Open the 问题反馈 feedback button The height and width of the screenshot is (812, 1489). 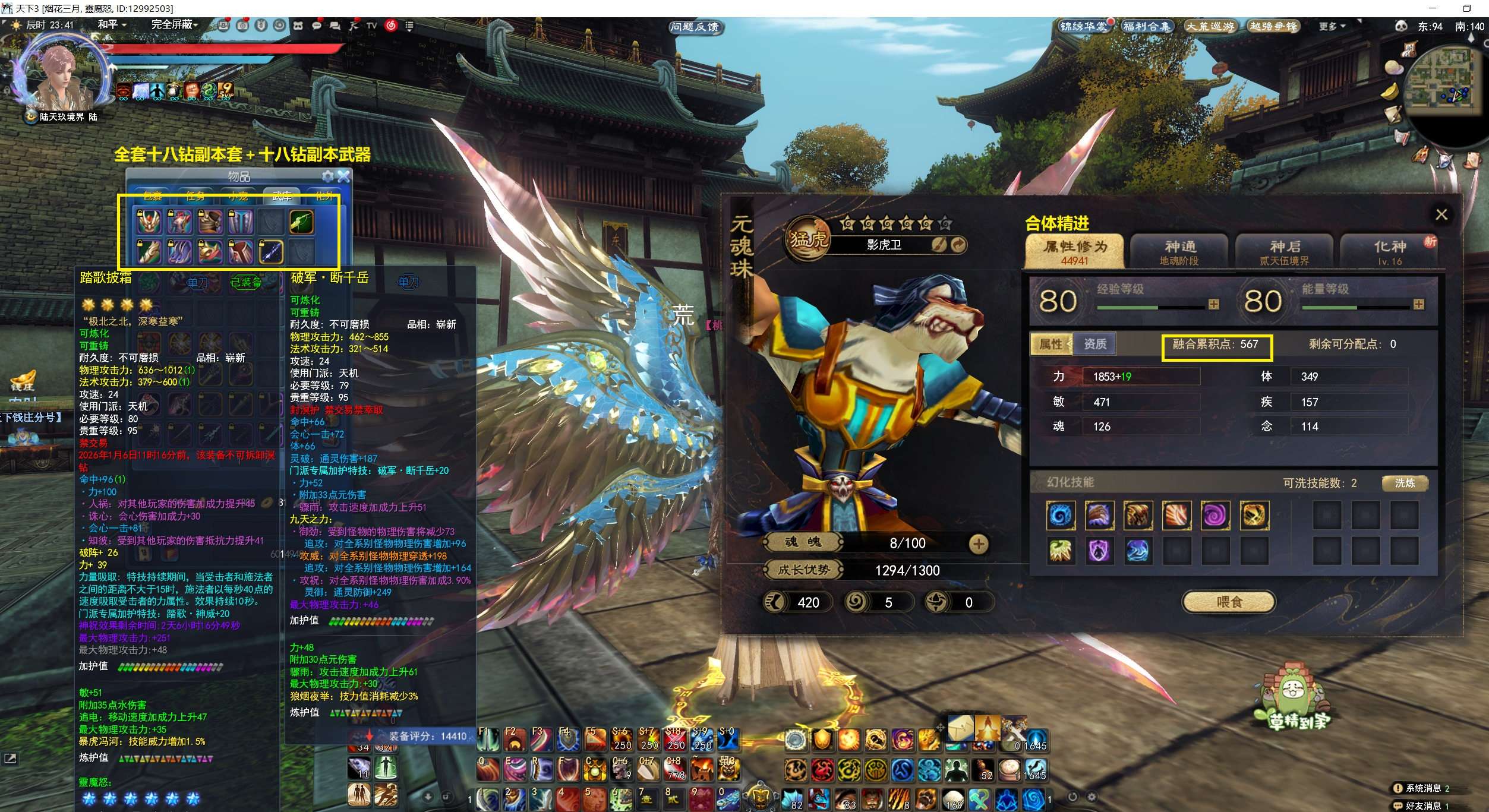pos(694,27)
